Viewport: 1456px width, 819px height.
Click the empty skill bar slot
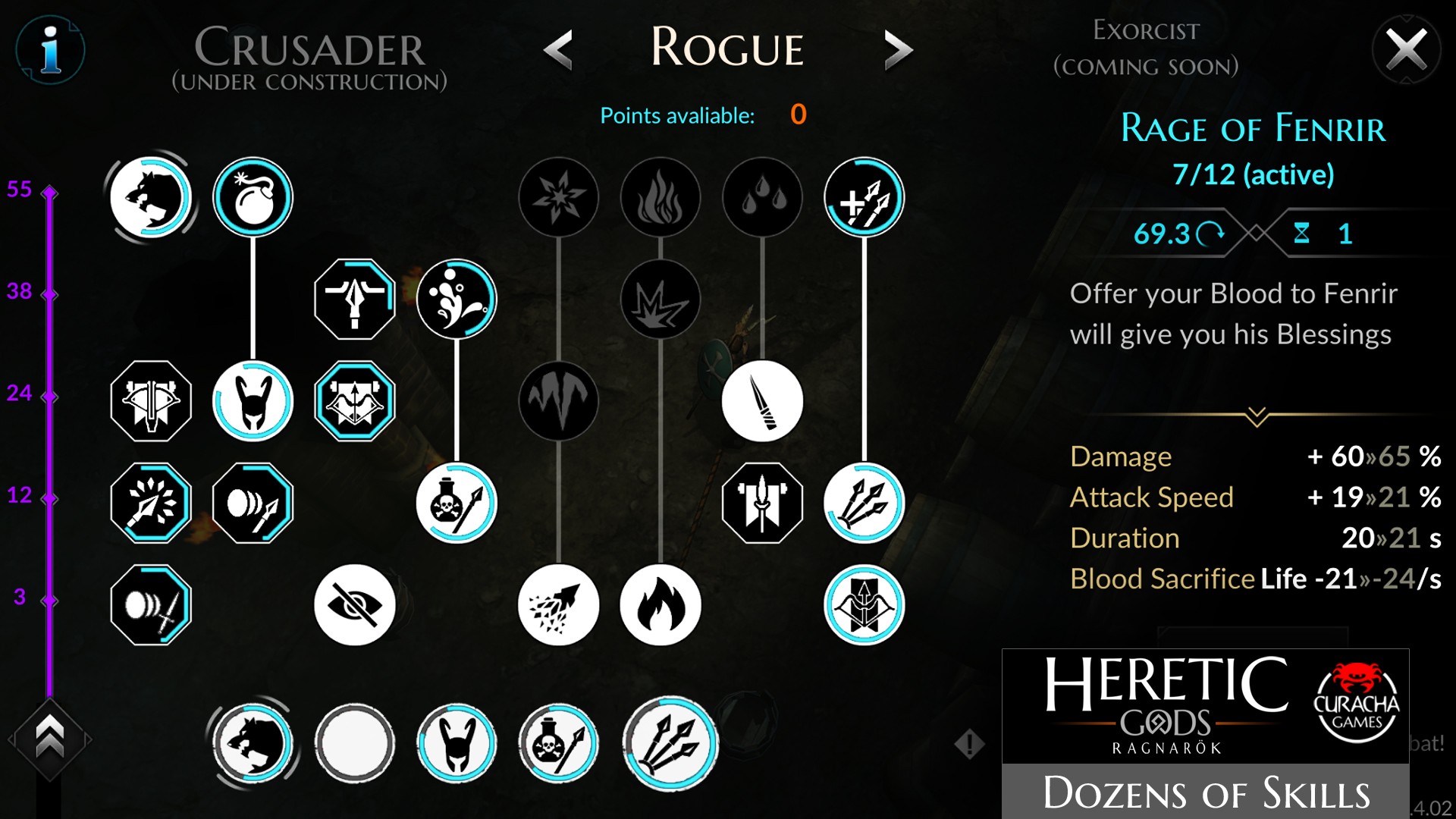(x=355, y=744)
